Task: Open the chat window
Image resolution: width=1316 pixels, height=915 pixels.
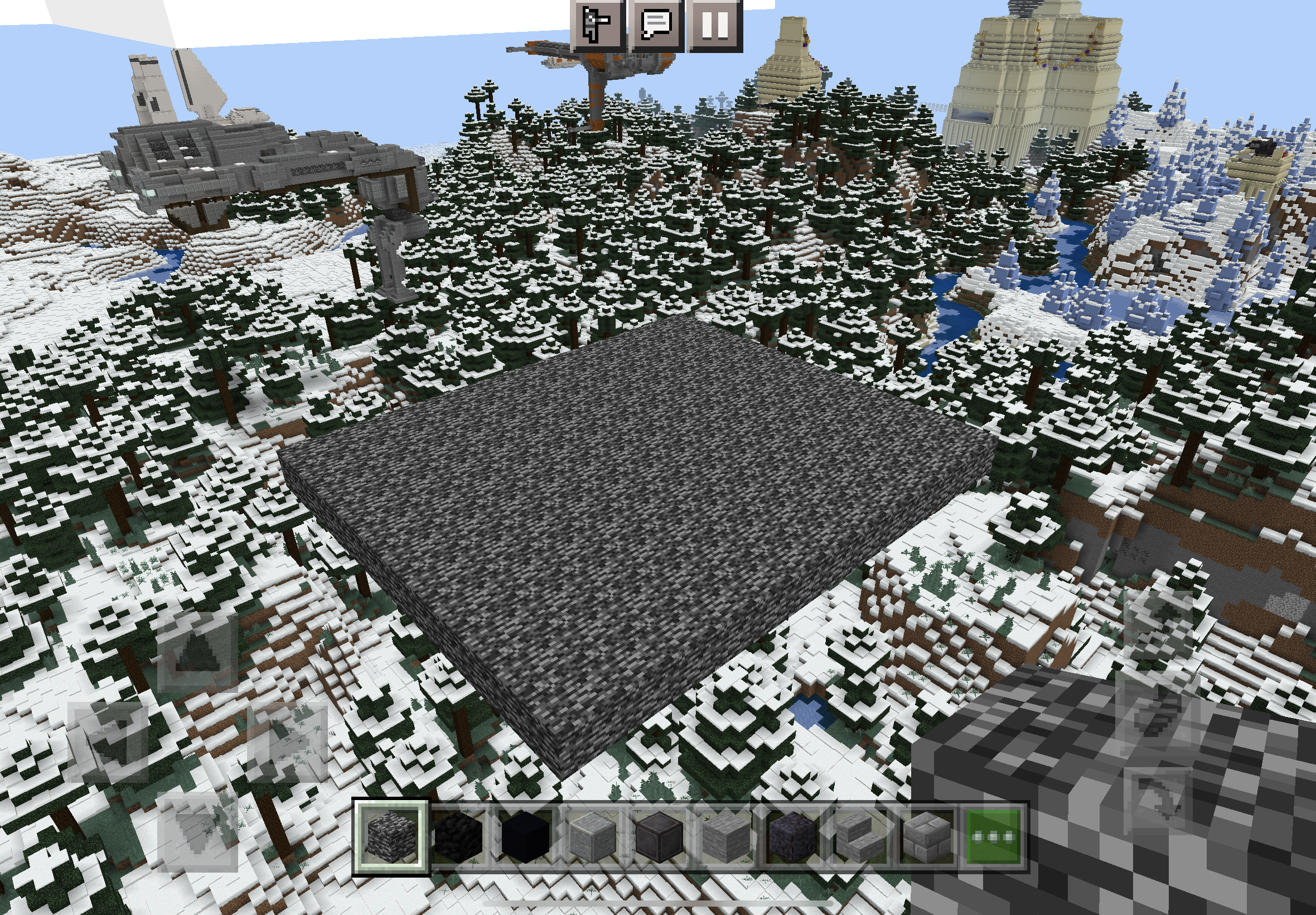Action: tap(655, 24)
